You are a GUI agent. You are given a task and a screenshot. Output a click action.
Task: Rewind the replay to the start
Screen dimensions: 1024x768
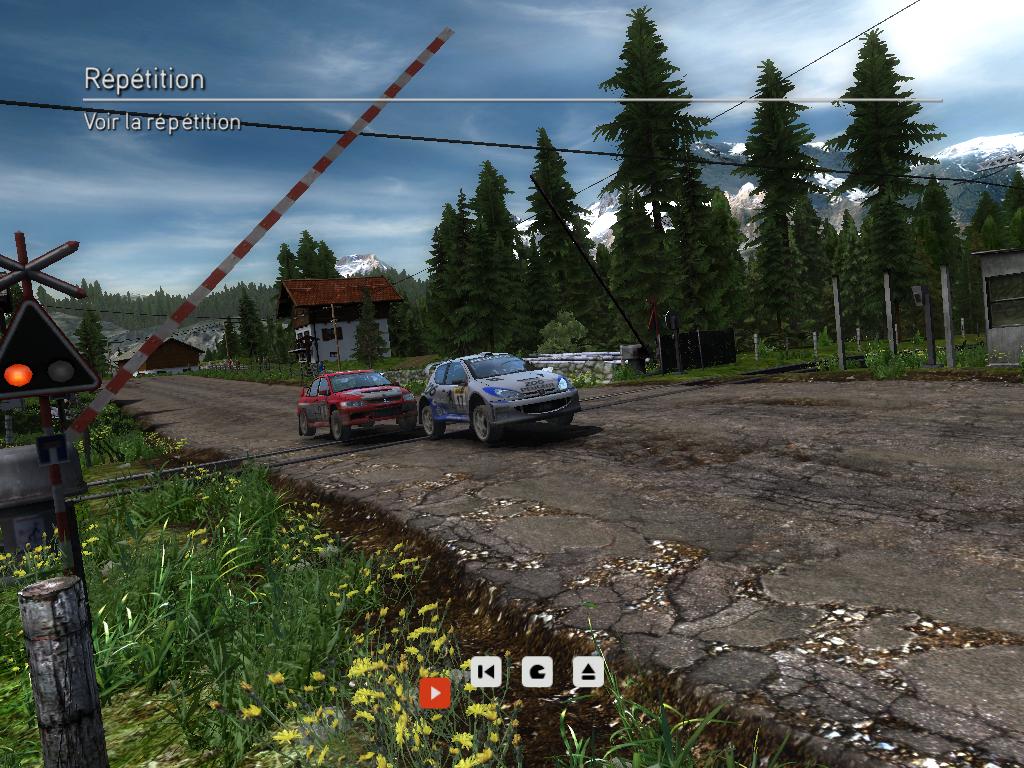coord(485,671)
